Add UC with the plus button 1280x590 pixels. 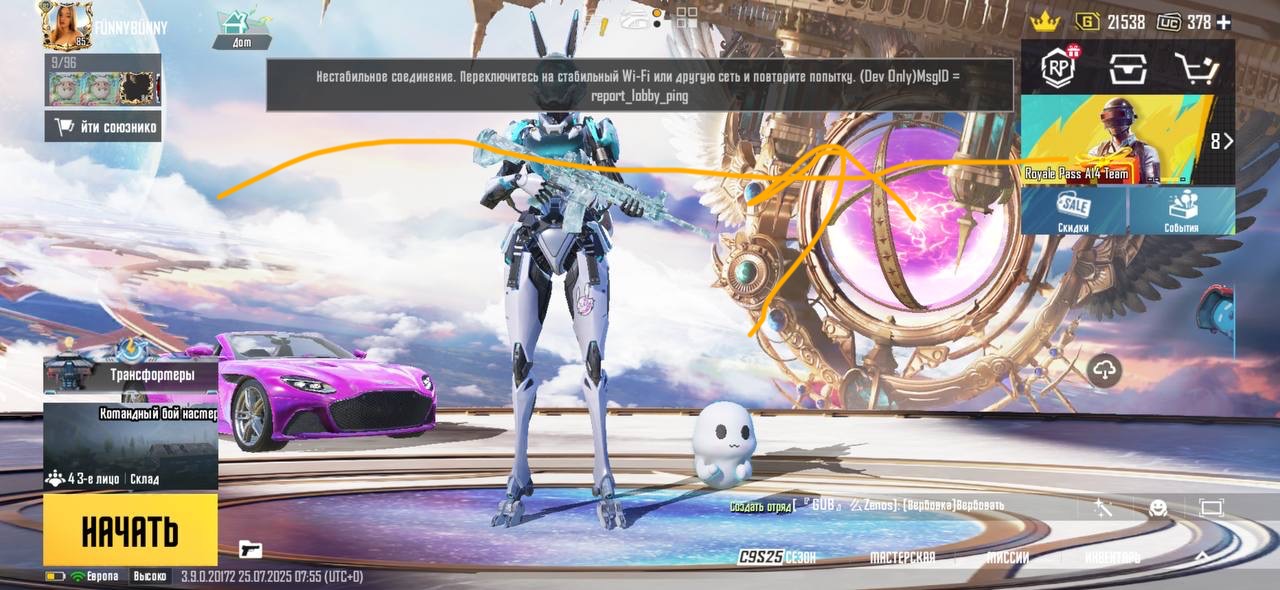pos(1224,22)
